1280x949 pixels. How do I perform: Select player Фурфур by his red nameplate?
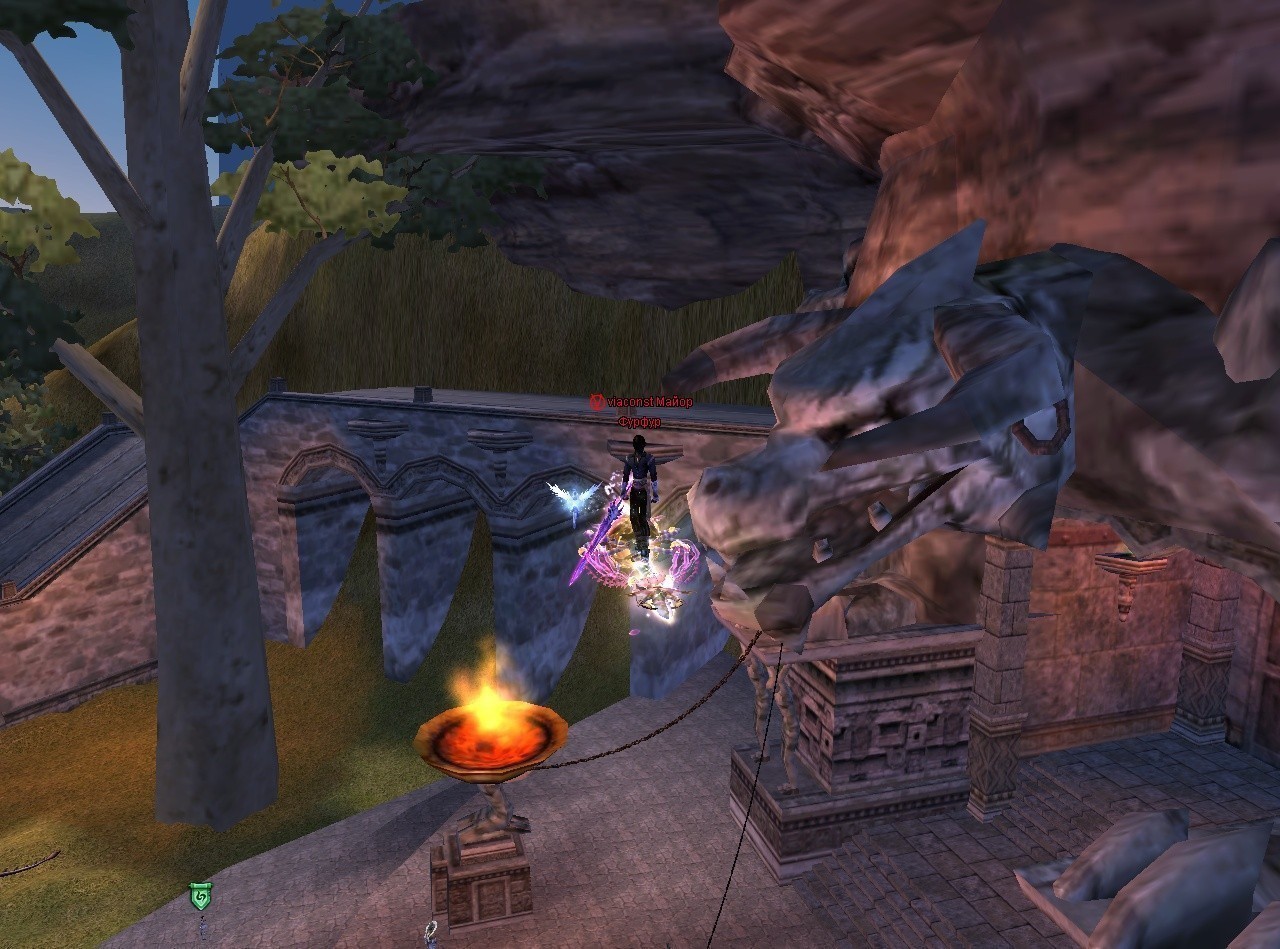click(x=639, y=422)
